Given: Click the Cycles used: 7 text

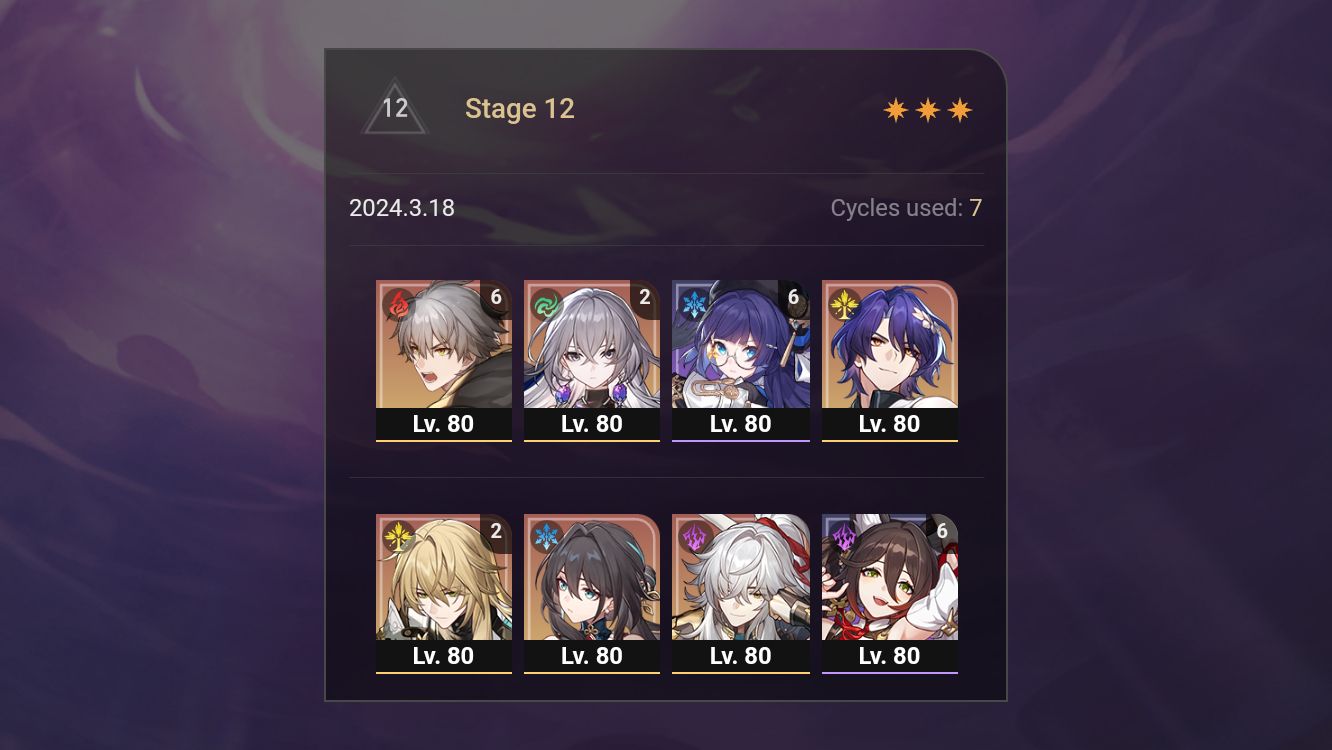Looking at the screenshot, I should pos(907,208).
